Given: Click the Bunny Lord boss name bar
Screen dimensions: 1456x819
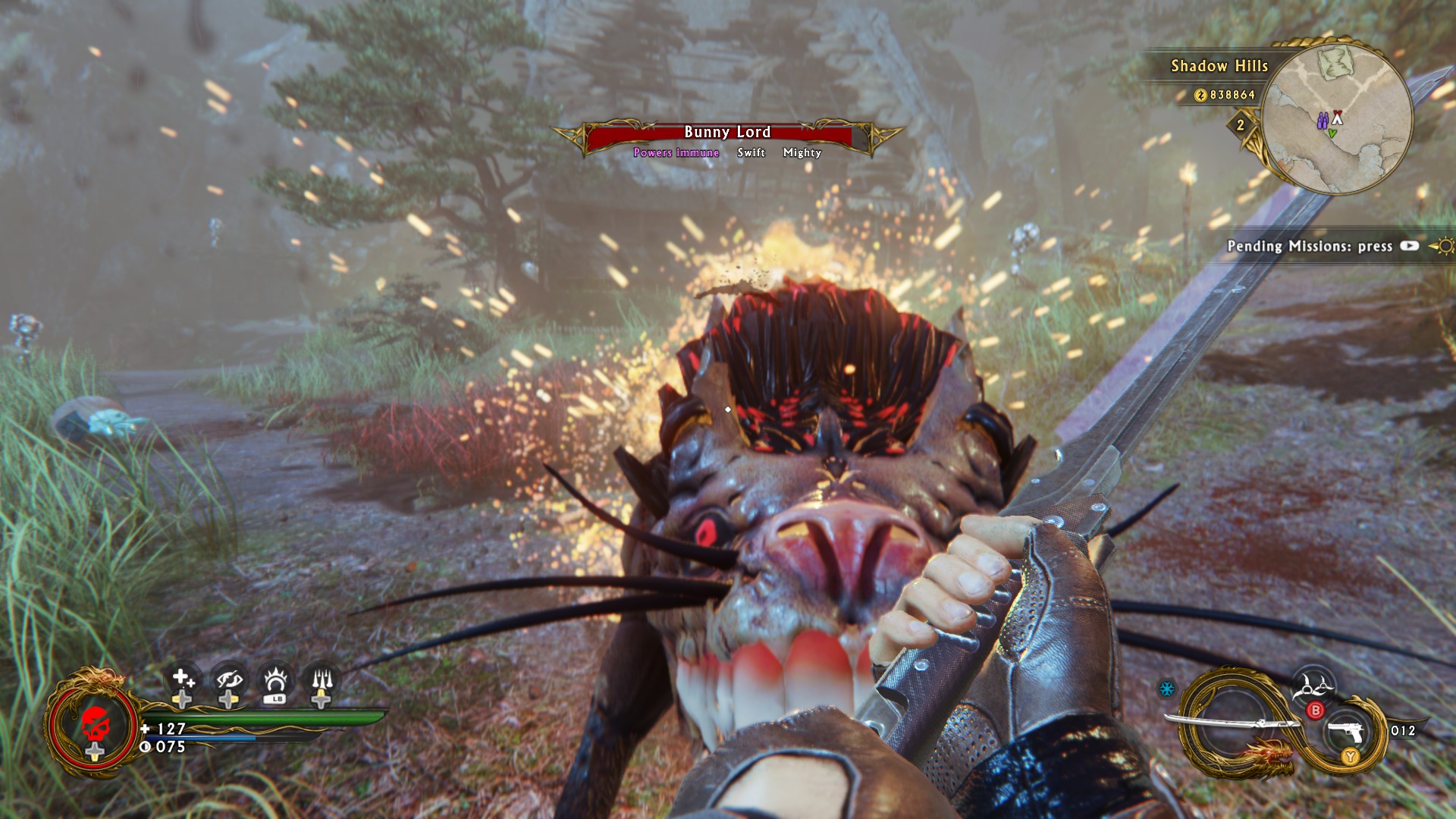Looking at the screenshot, I should [x=727, y=133].
